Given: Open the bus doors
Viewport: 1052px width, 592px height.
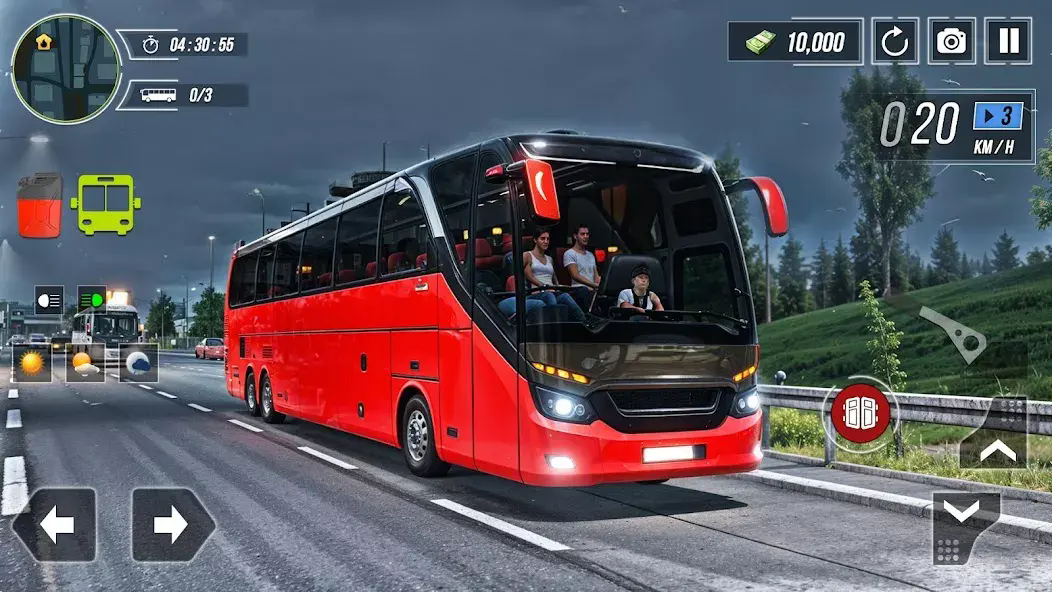Looking at the screenshot, I should [x=860, y=412].
